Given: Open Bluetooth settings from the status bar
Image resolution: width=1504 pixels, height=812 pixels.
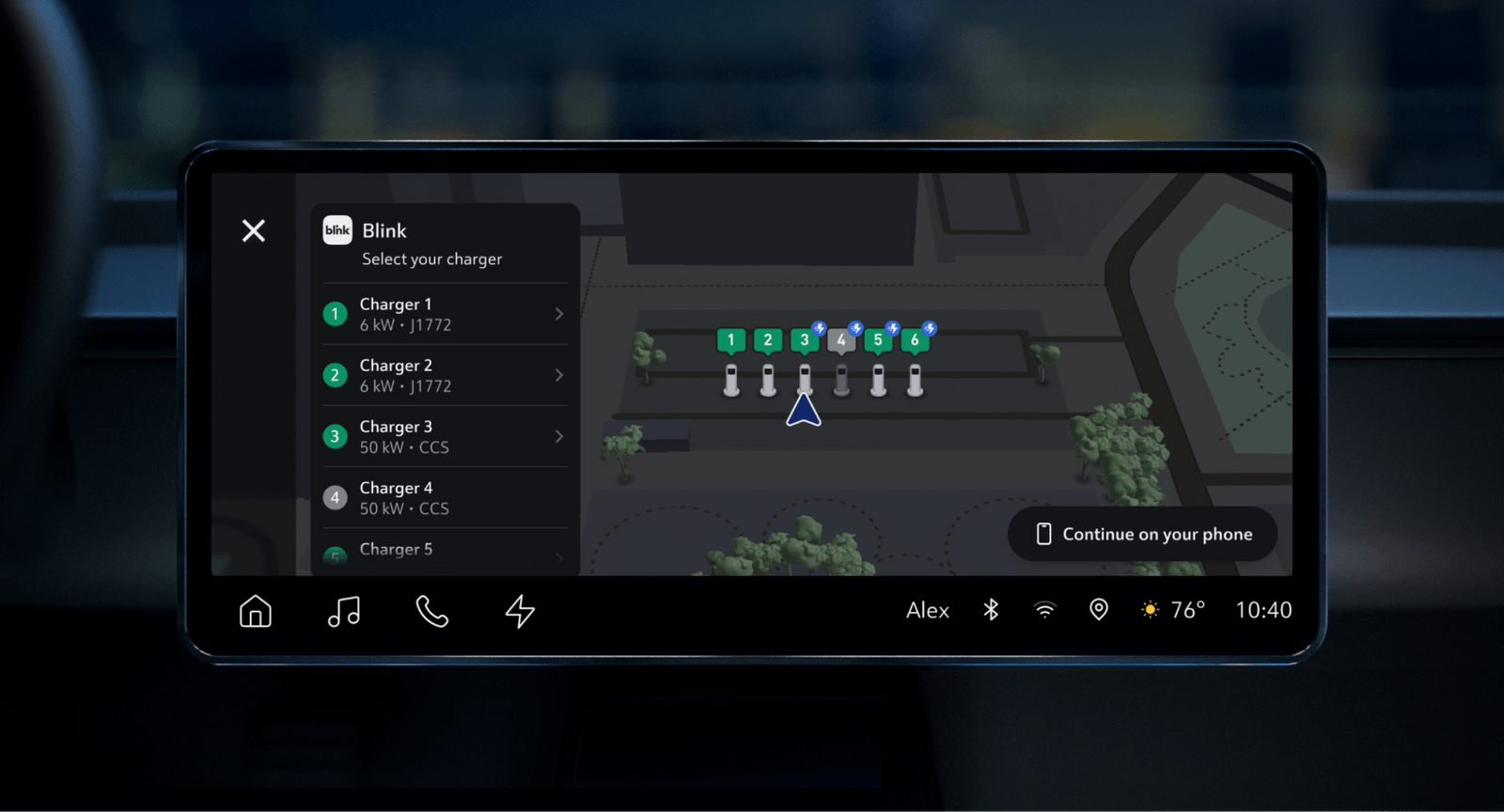Looking at the screenshot, I should (x=990, y=610).
